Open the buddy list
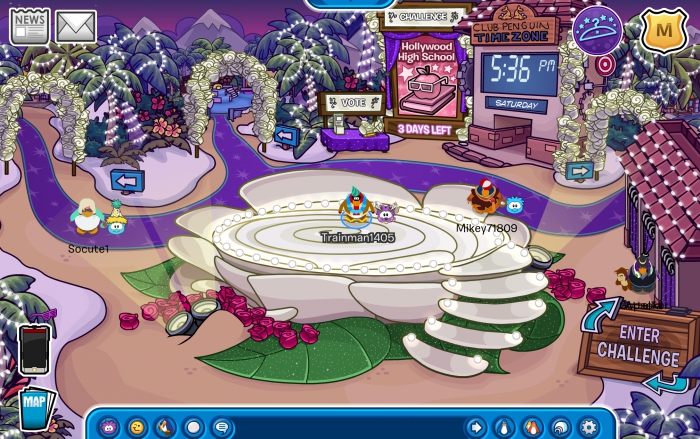The height and width of the screenshot is (439, 700). tap(532, 427)
